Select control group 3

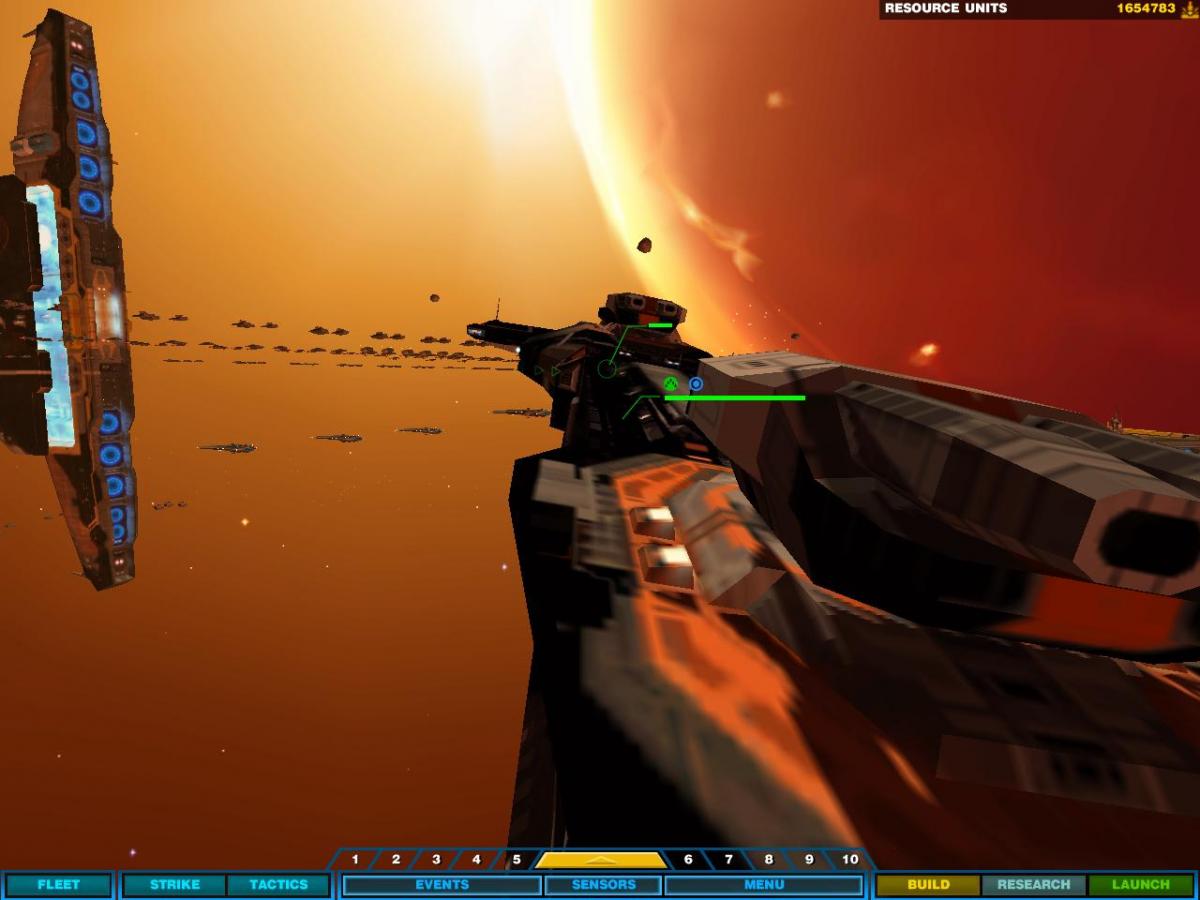(x=436, y=860)
